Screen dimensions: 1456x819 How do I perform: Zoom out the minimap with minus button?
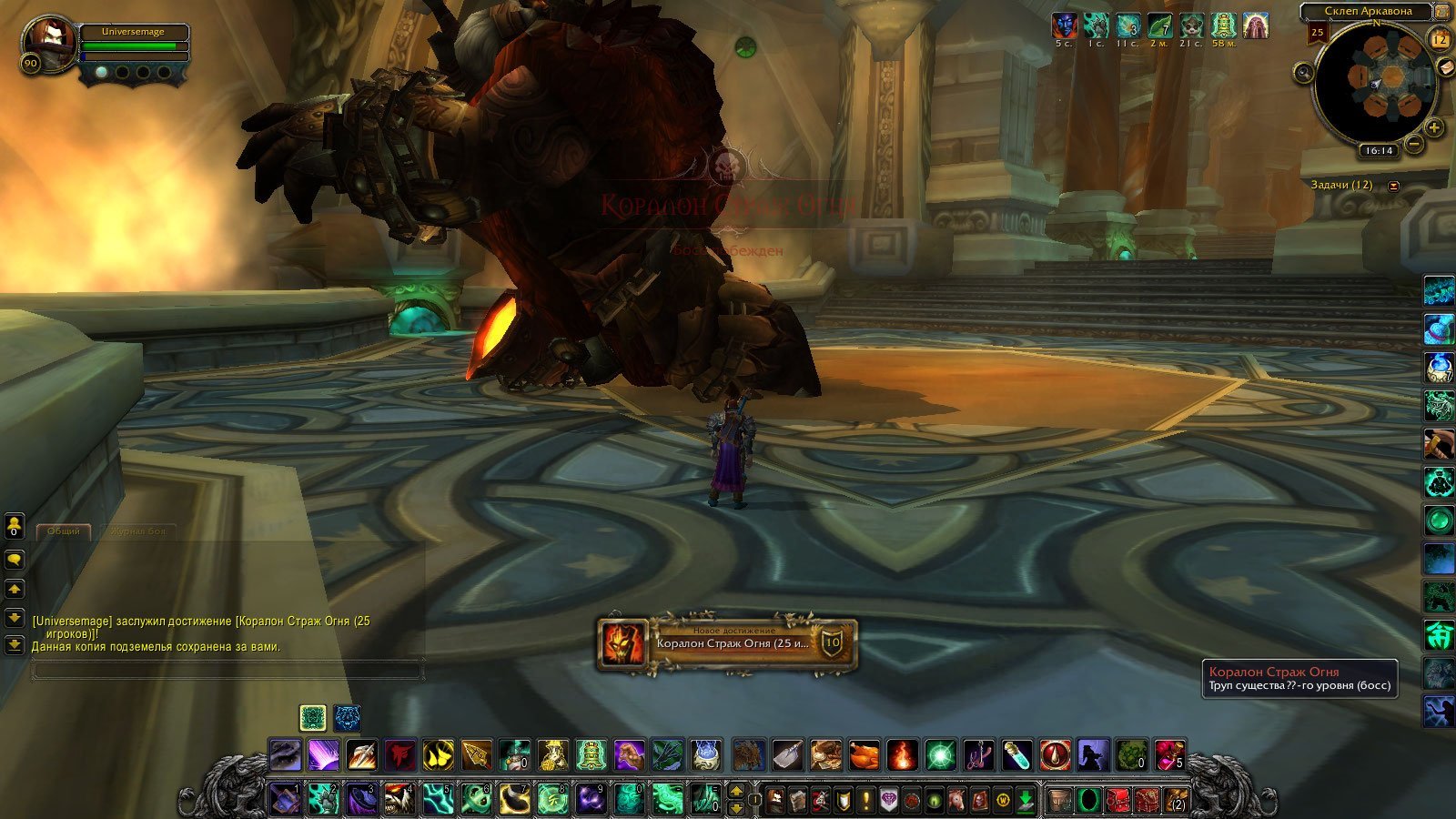(1415, 144)
